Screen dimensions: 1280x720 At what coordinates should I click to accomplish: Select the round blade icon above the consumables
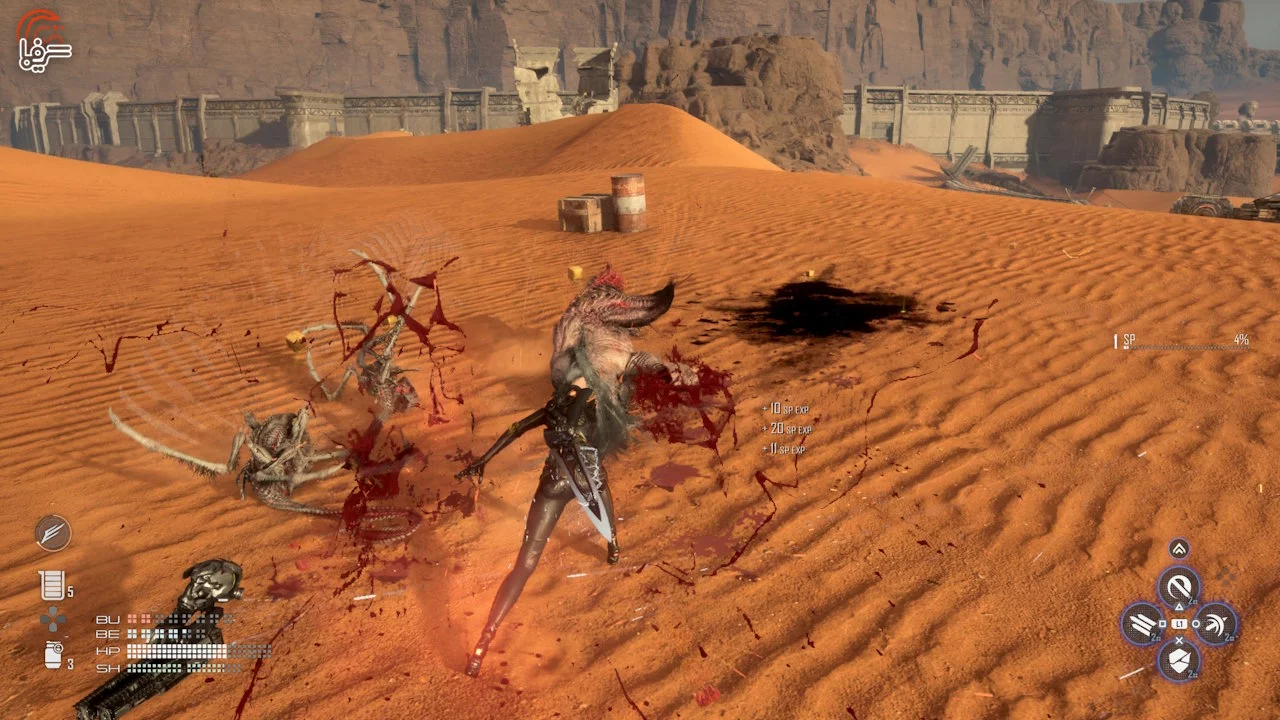53,533
